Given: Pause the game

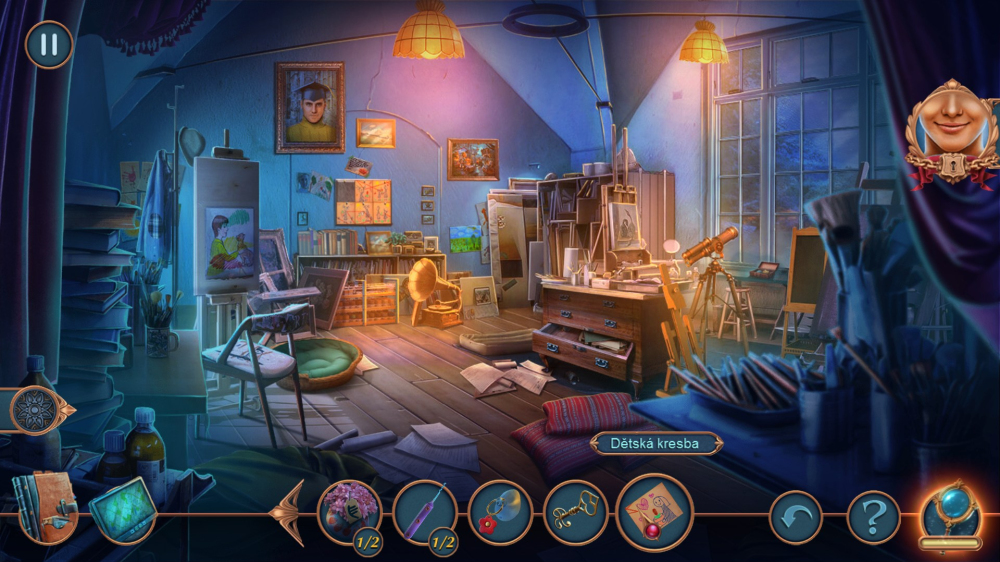Looking at the screenshot, I should pyautogui.click(x=48, y=45).
